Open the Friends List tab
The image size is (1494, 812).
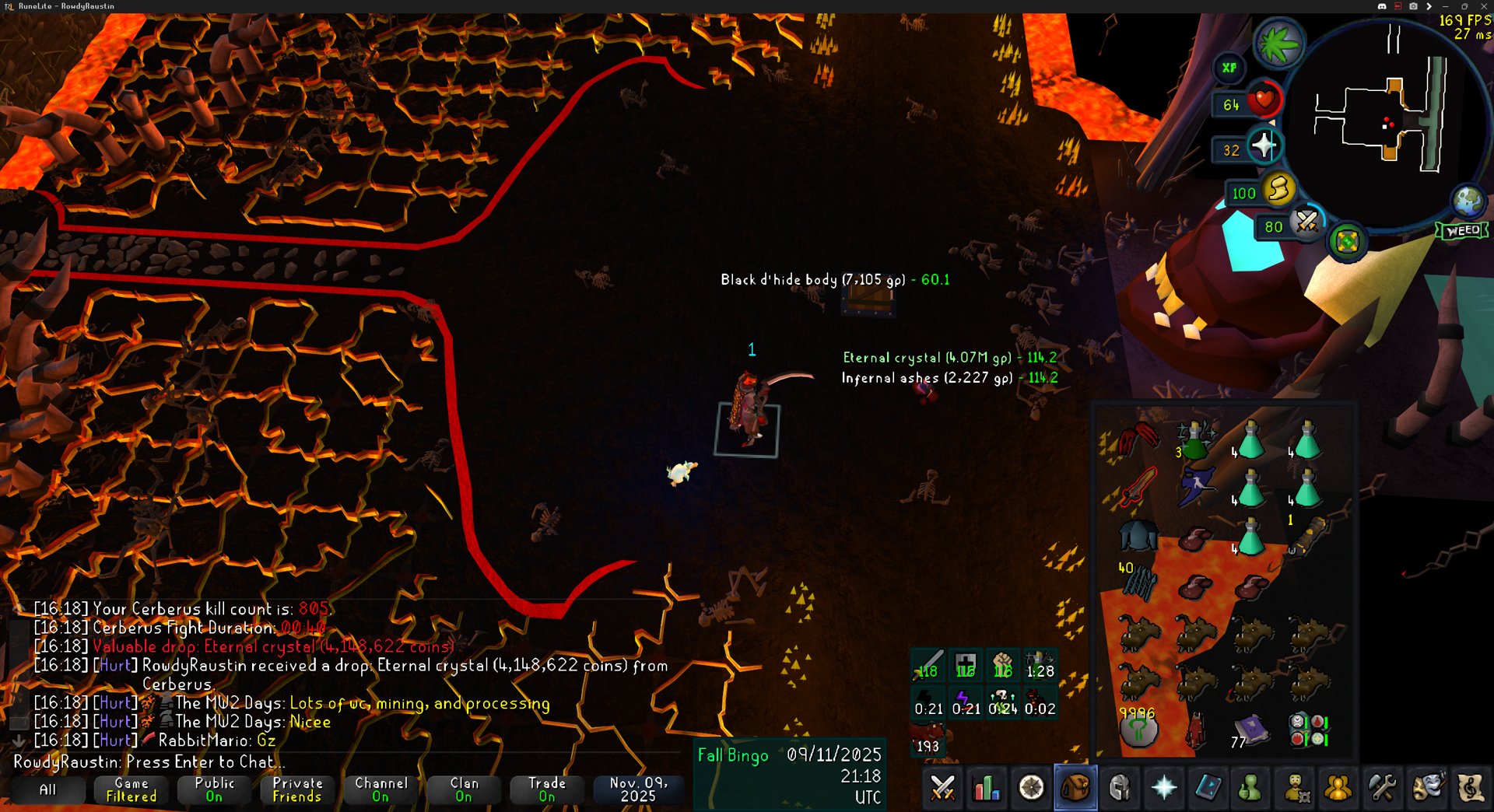[x=1338, y=788]
